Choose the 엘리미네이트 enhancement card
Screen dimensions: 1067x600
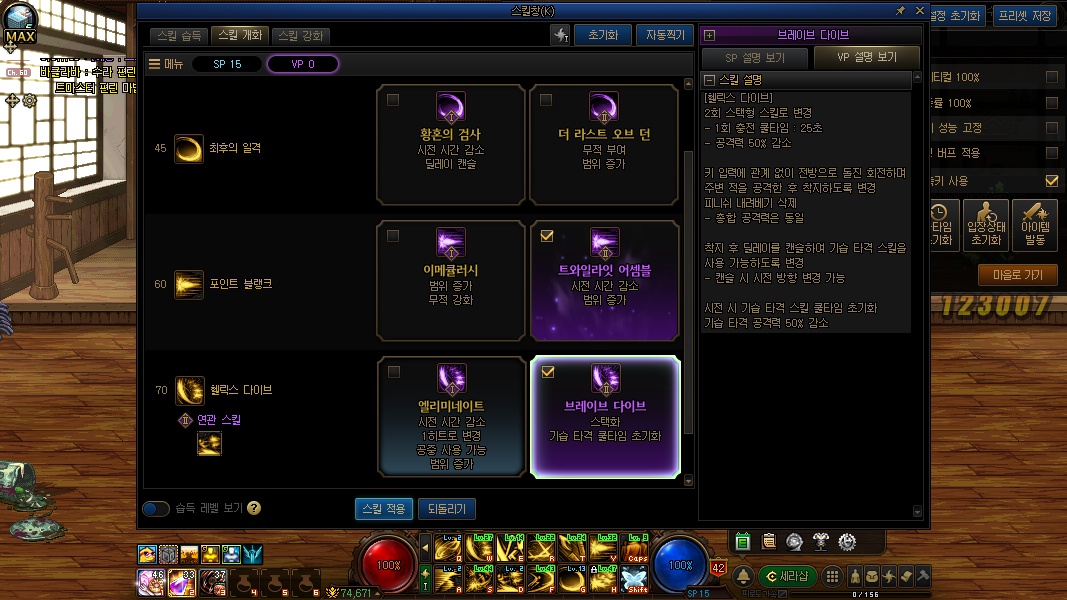coord(452,416)
